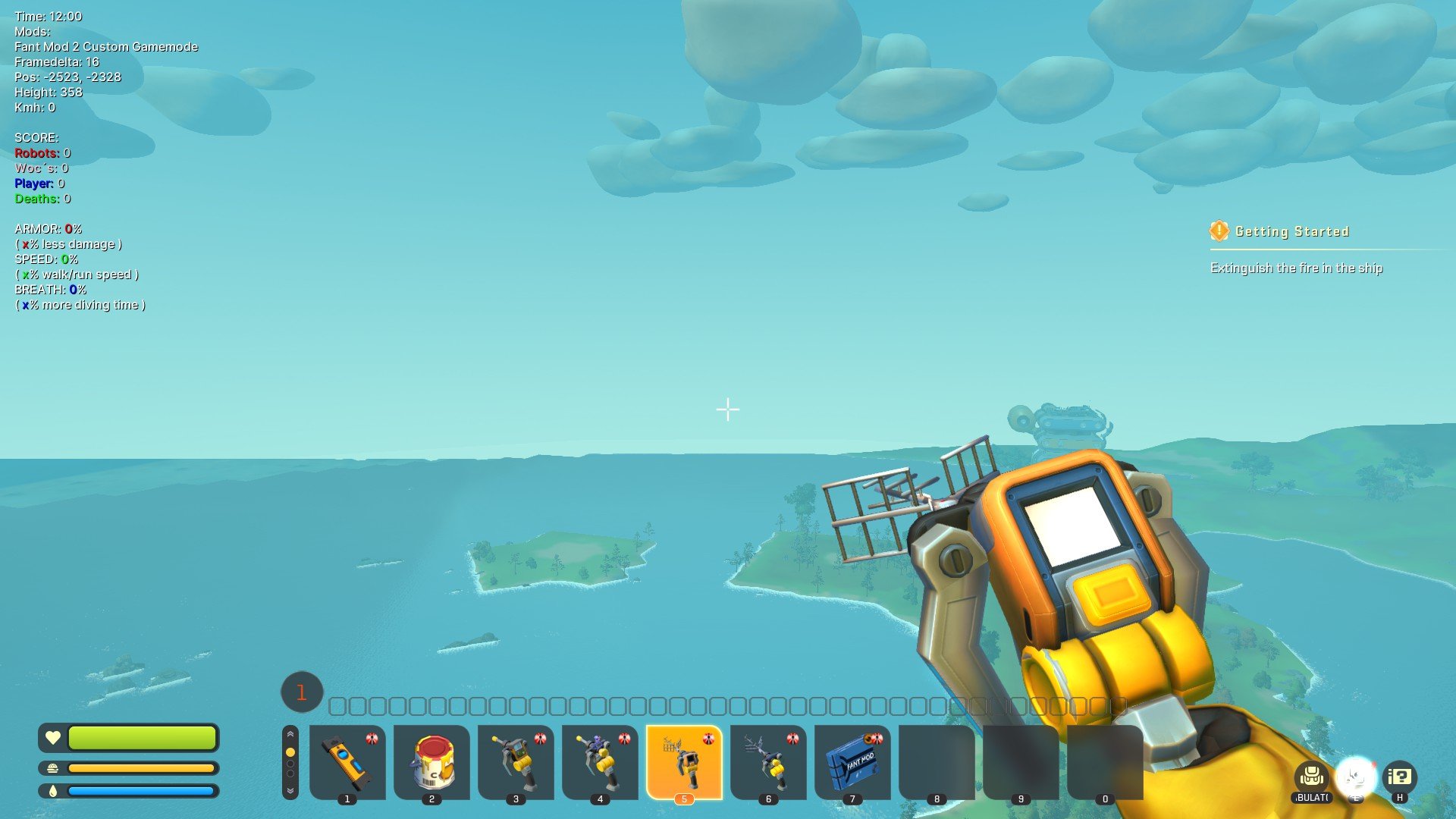Choose the green-screen tool gun in slot 3

coord(516,761)
